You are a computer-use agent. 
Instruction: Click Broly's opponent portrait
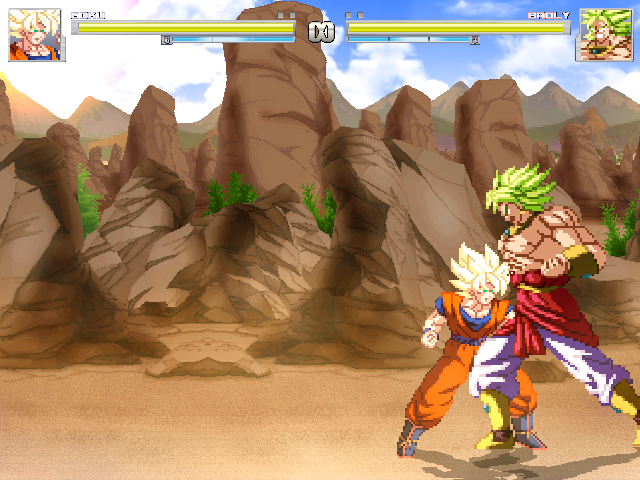[x=604, y=36]
